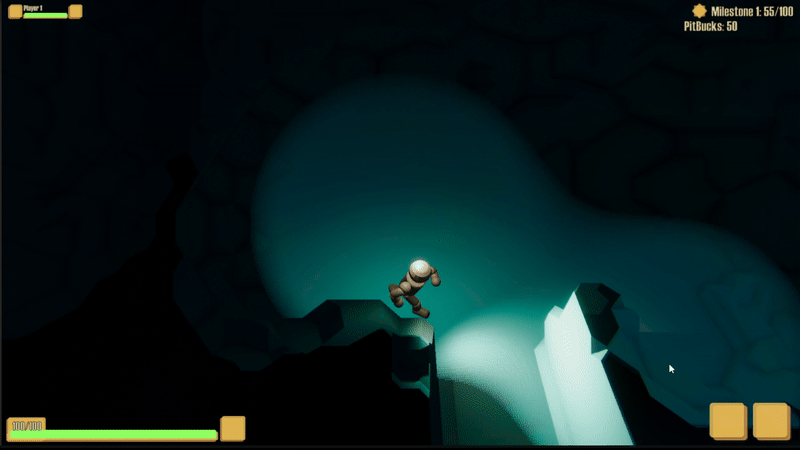Select the gold slot beside the 100/100 health bar
Image resolution: width=800 pixels, height=450 pixels.
232,428
